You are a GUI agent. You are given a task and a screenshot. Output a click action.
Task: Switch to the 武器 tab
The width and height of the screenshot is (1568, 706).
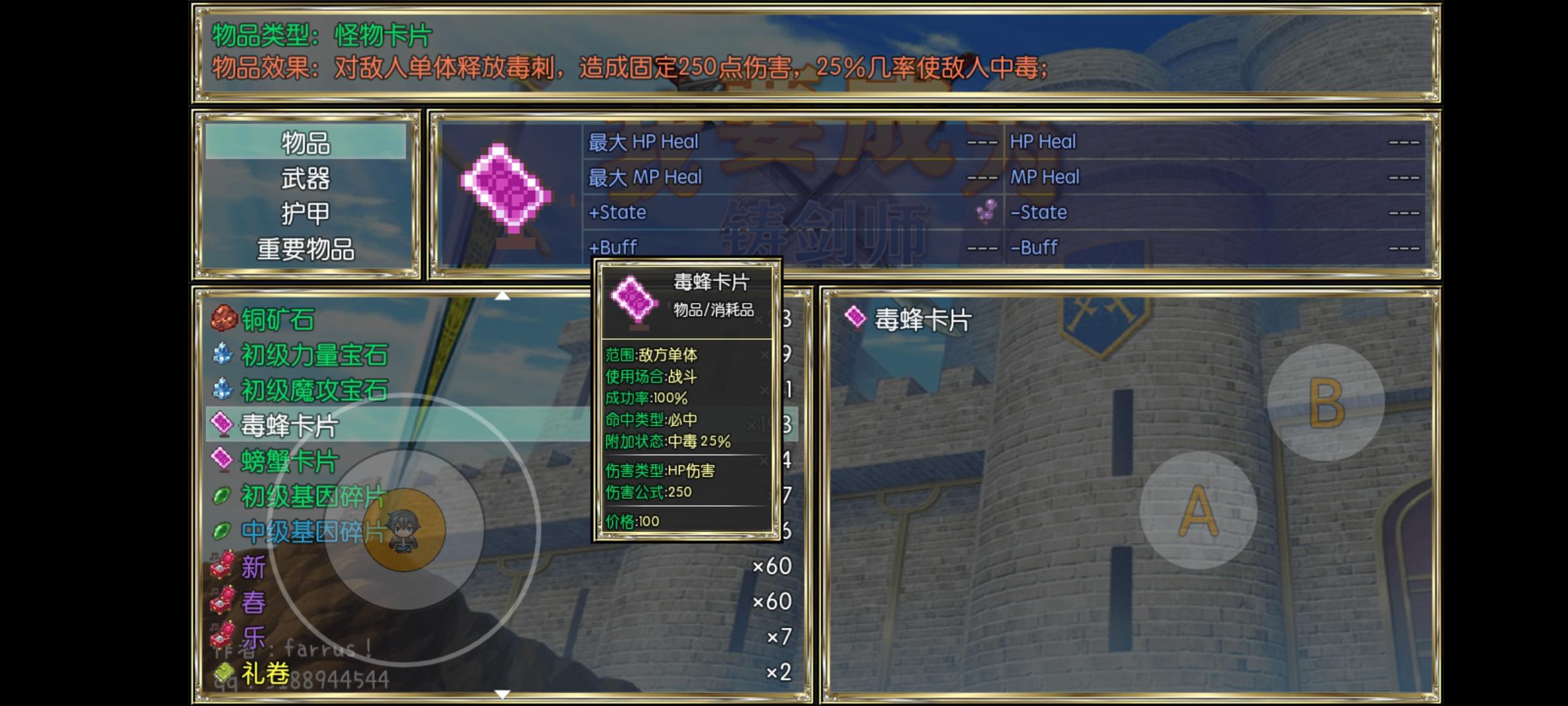point(304,180)
